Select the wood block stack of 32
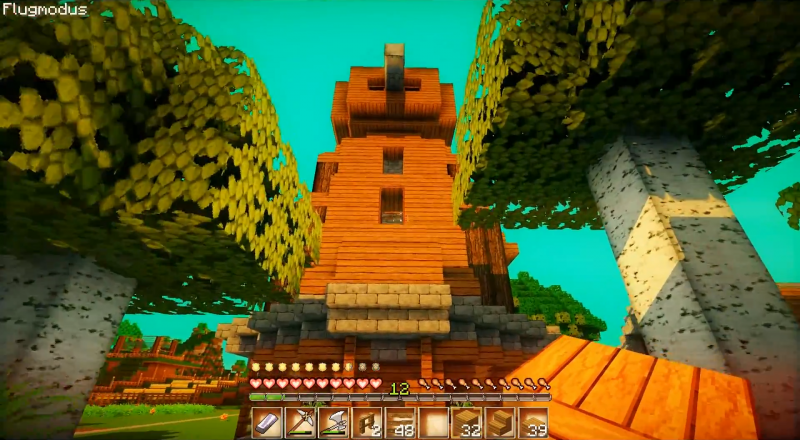Screen dimensions: 800x440 466,422
